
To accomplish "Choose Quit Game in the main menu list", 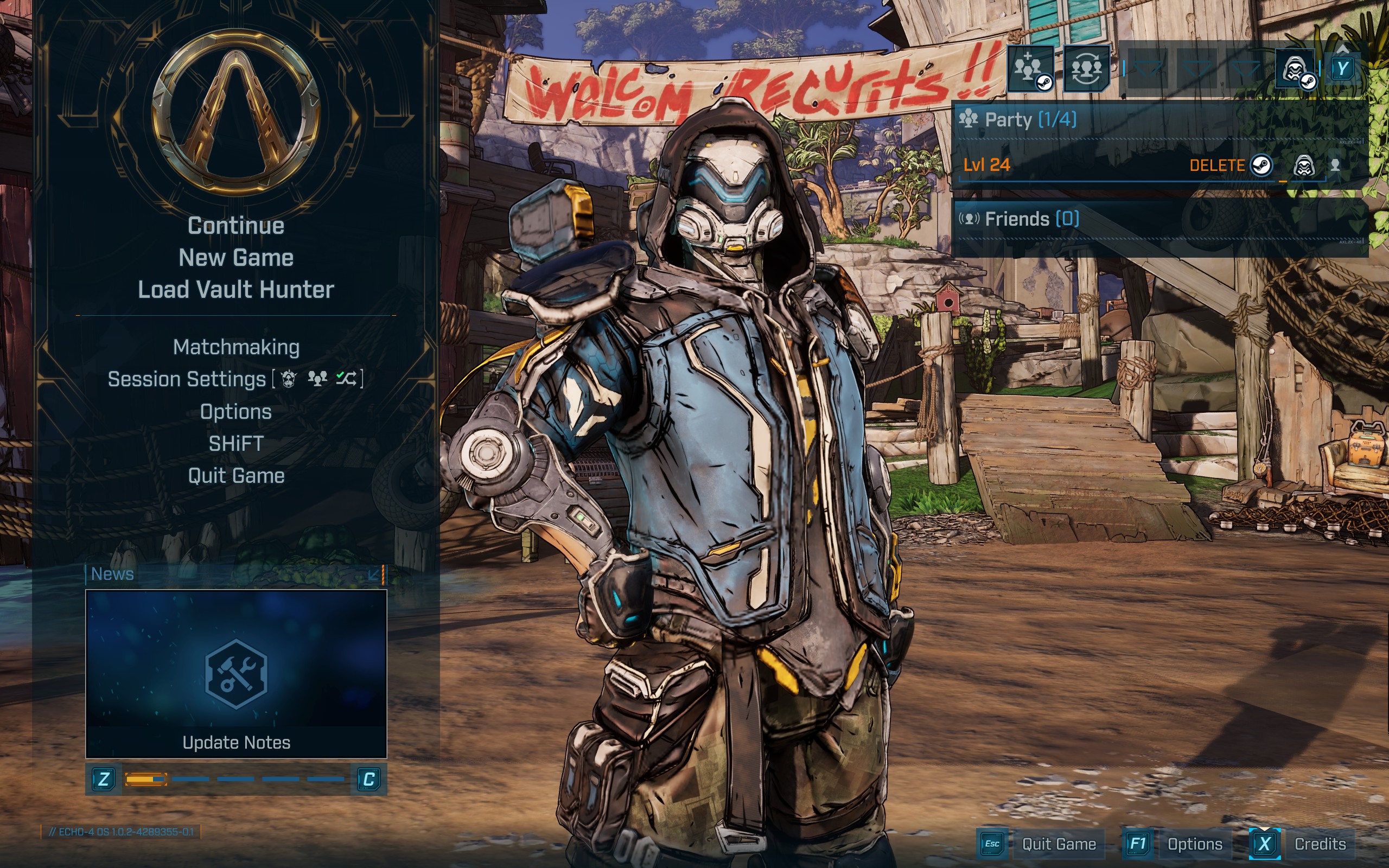I will [x=236, y=476].
